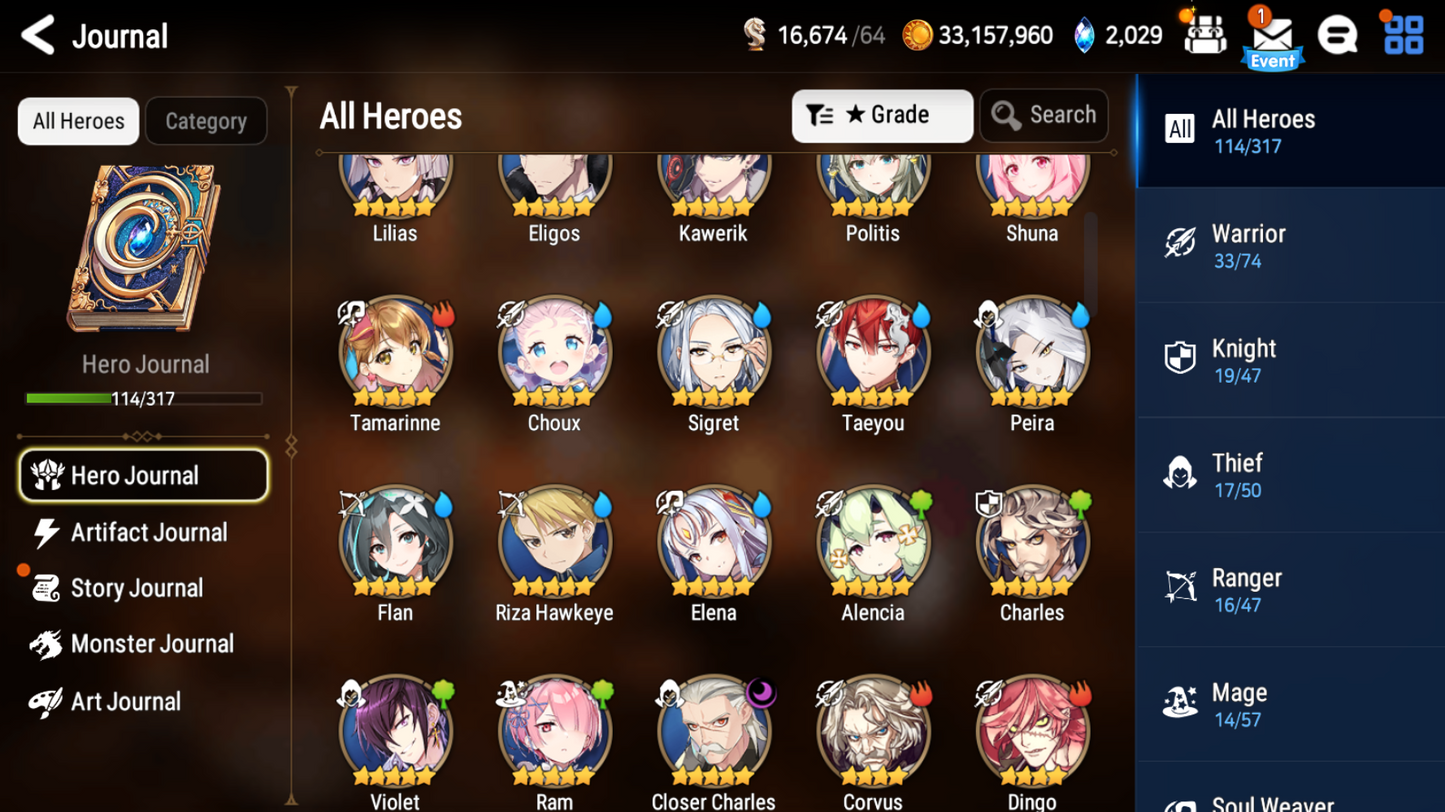Open the Artifact Journal

click(x=148, y=532)
